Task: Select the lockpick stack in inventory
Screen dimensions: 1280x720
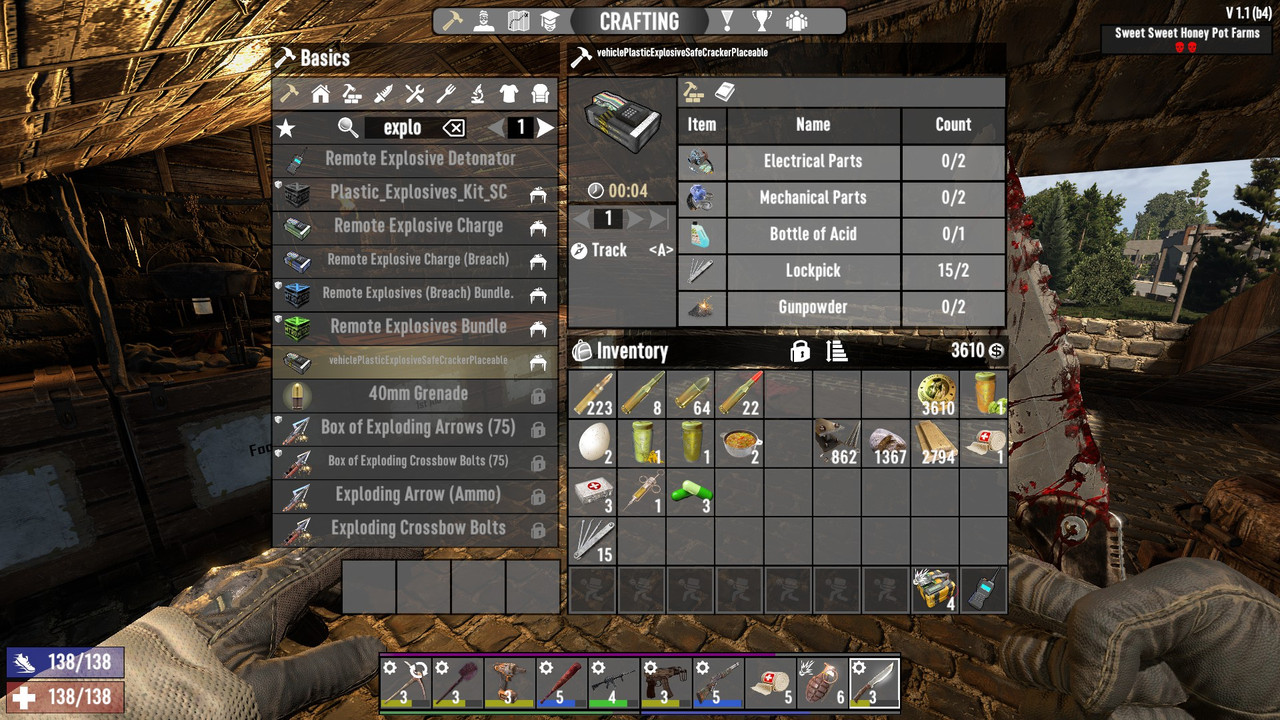Action: point(592,540)
